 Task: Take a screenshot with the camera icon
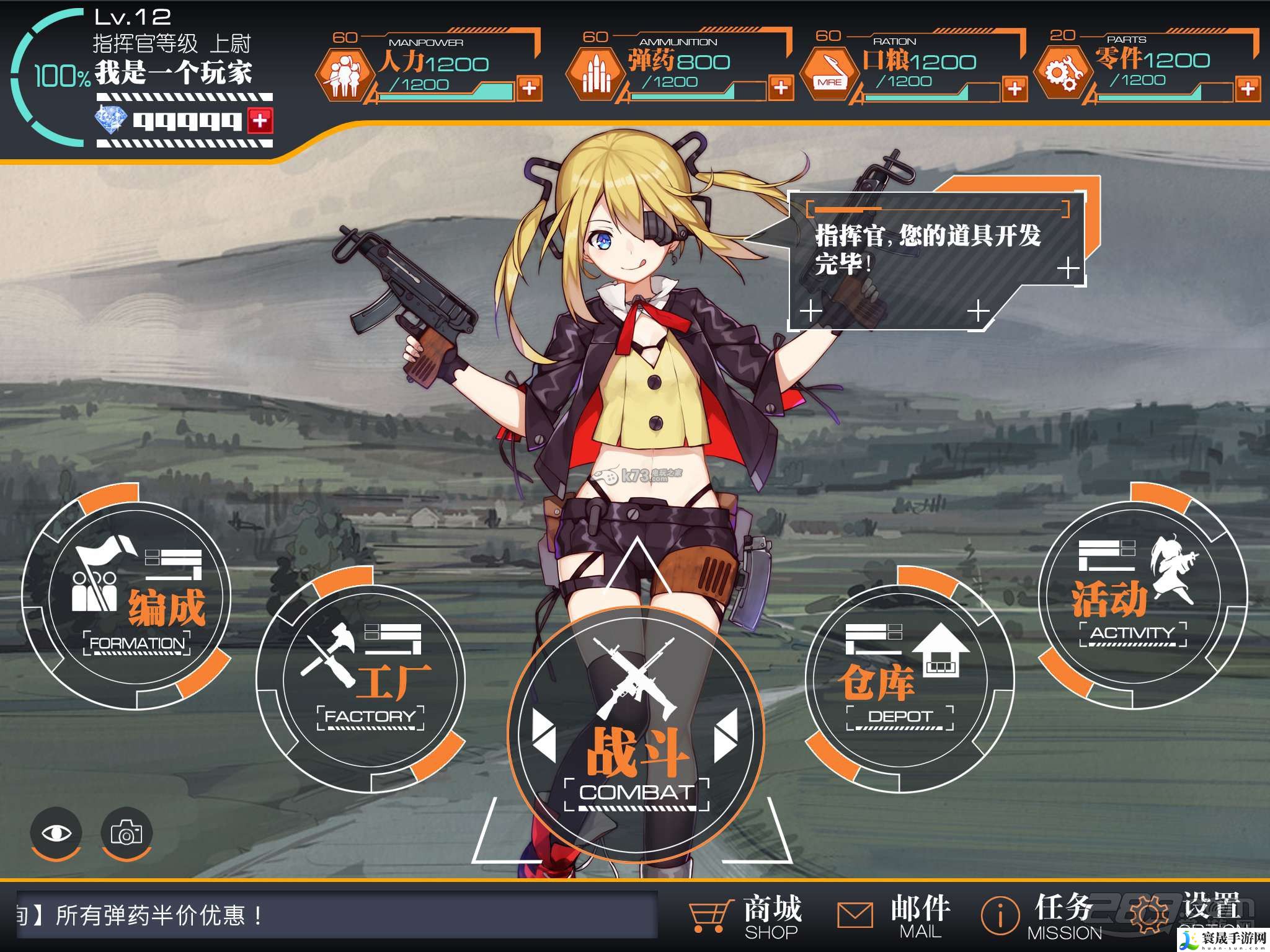127,833
